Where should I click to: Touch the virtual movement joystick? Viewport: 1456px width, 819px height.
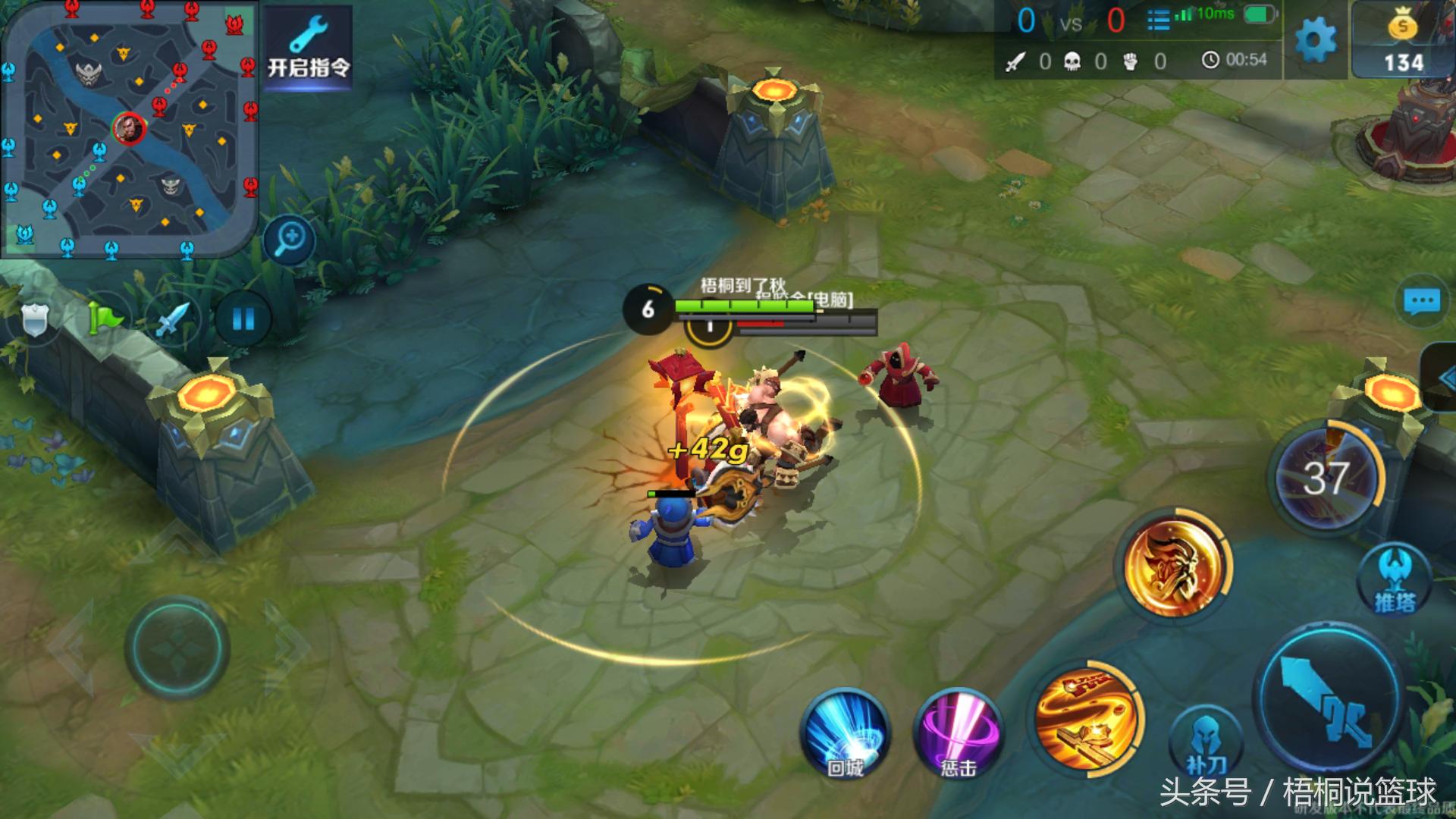click(177, 648)
